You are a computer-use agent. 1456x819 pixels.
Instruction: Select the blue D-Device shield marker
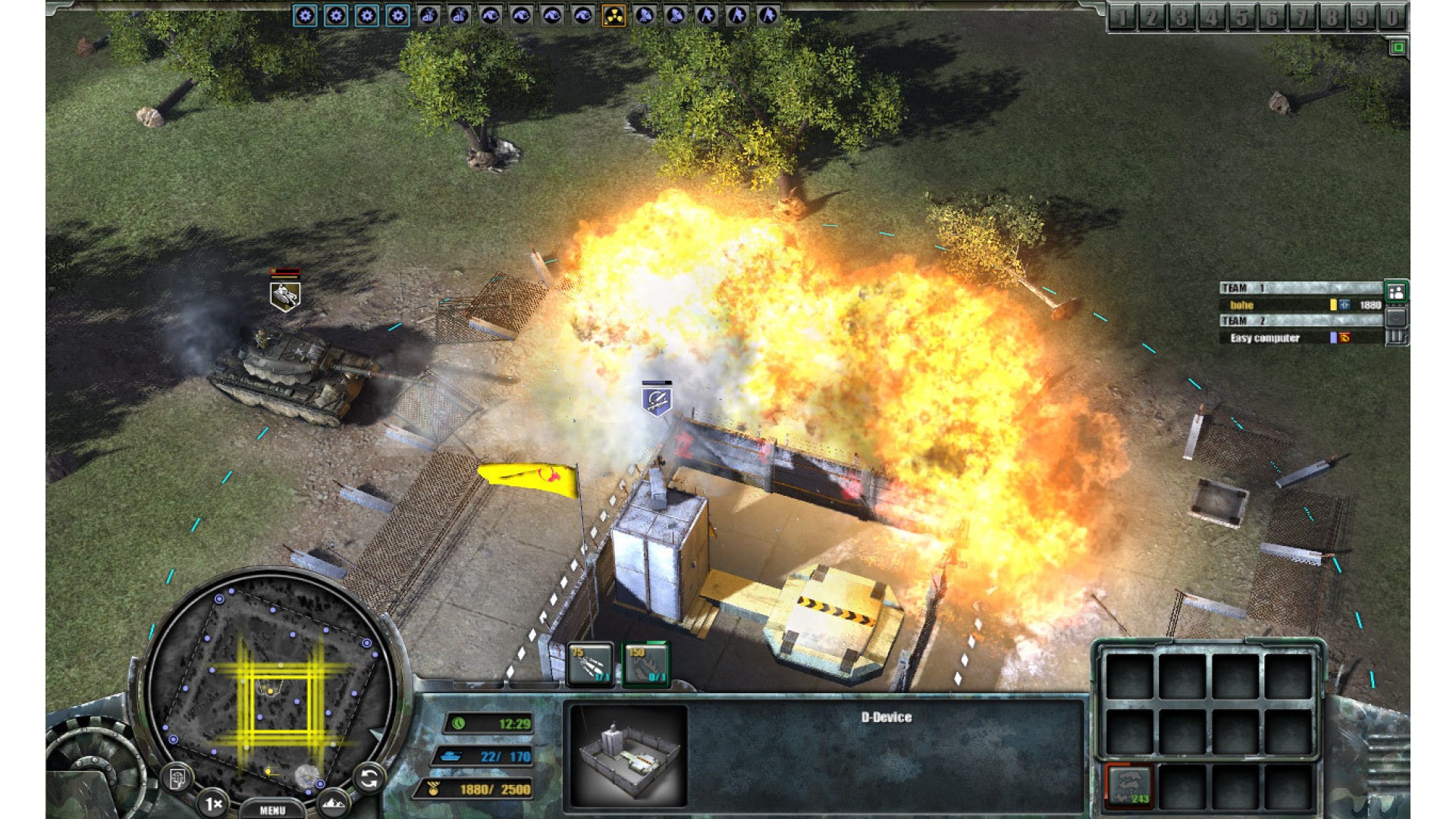657,400
